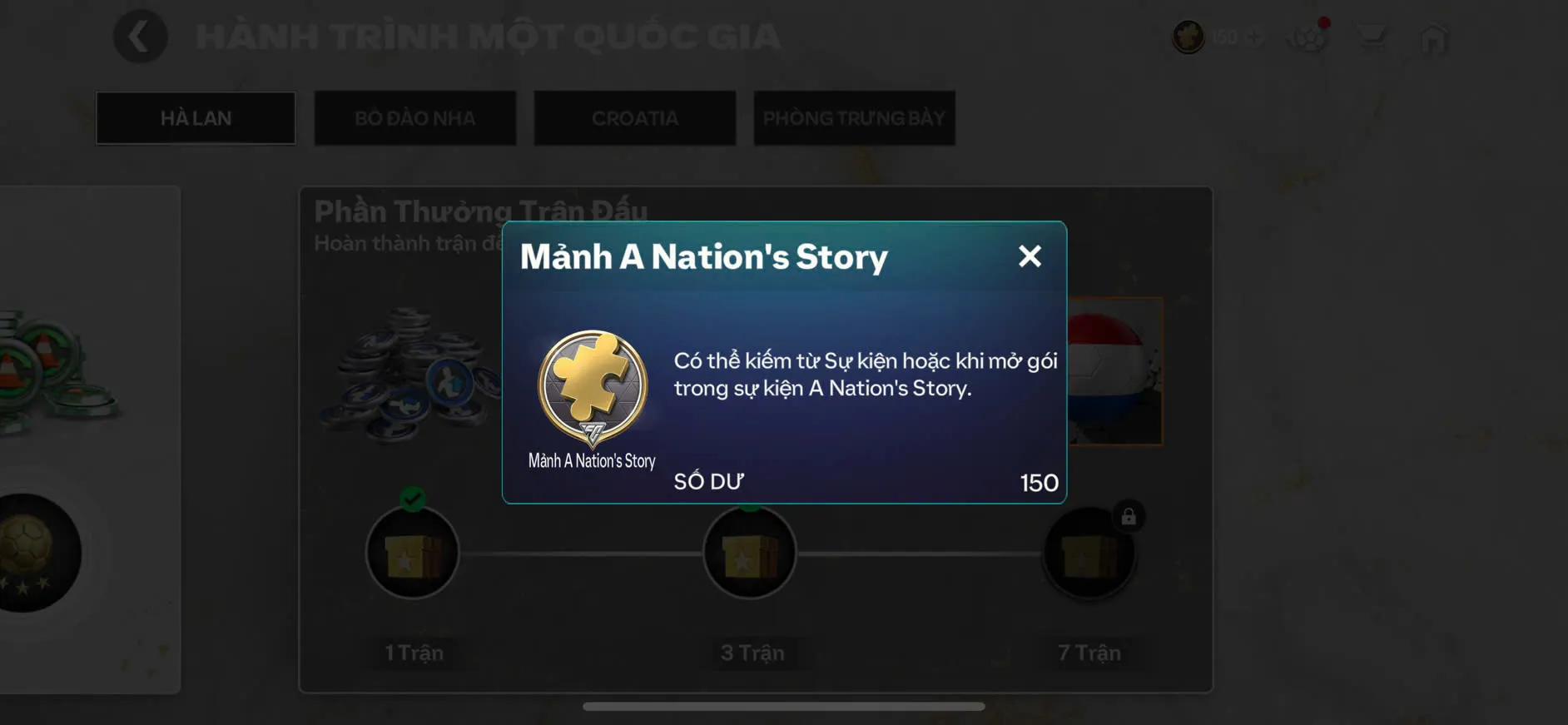
Task: Select the HÀ LAN nation button
Action: 196,117
